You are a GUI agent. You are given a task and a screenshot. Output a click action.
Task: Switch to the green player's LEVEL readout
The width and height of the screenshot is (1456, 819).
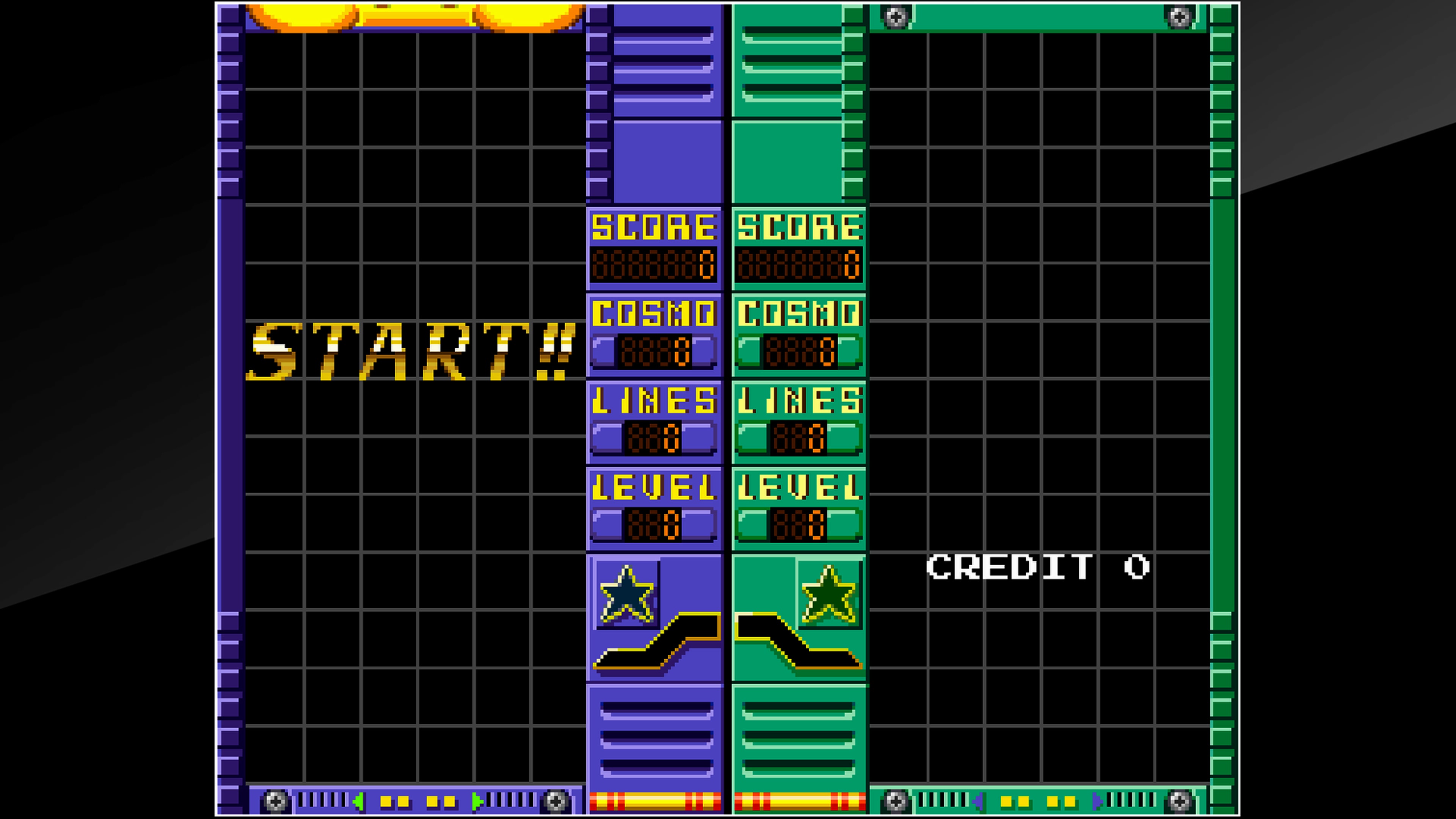point(799,509)
